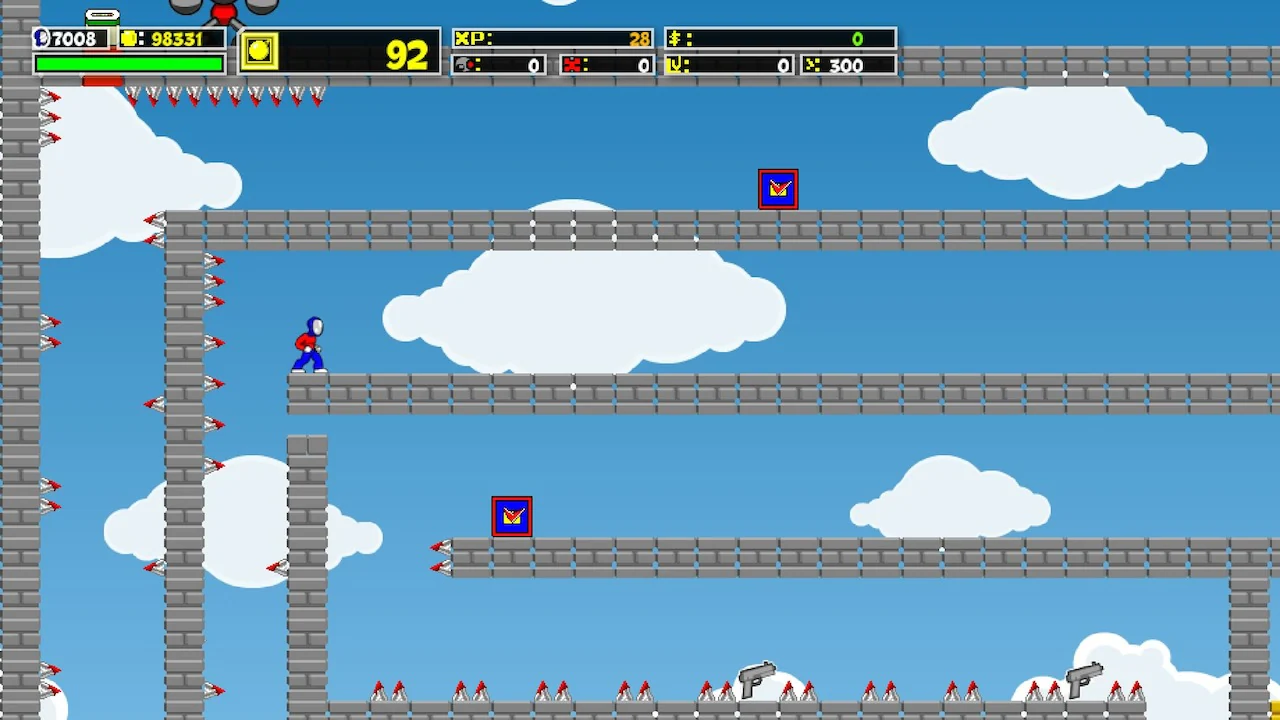Click the pistol pickup among the center spikes

tap(755, 680)
